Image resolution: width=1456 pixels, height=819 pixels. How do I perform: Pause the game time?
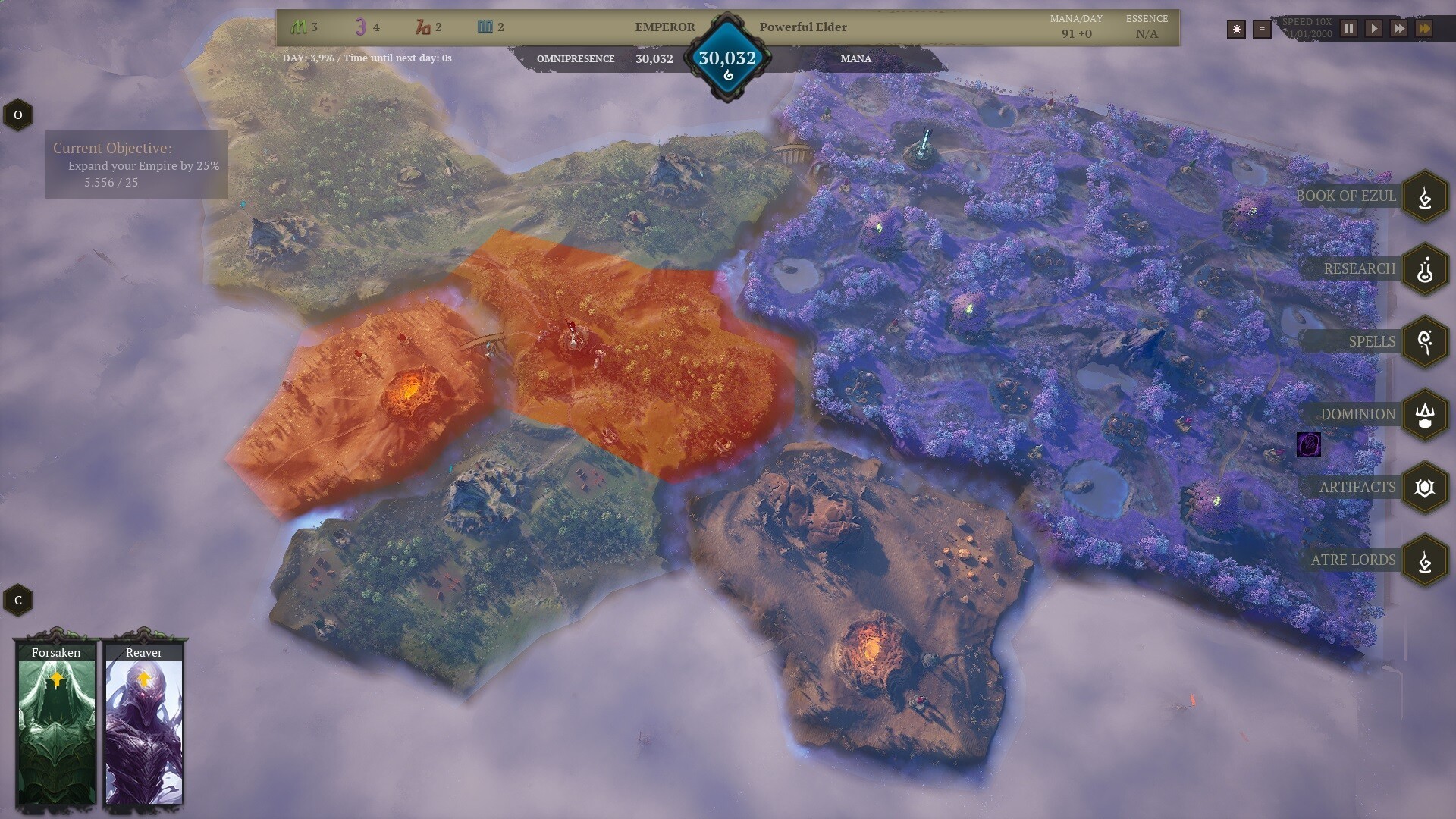(x=1348, y=29)
